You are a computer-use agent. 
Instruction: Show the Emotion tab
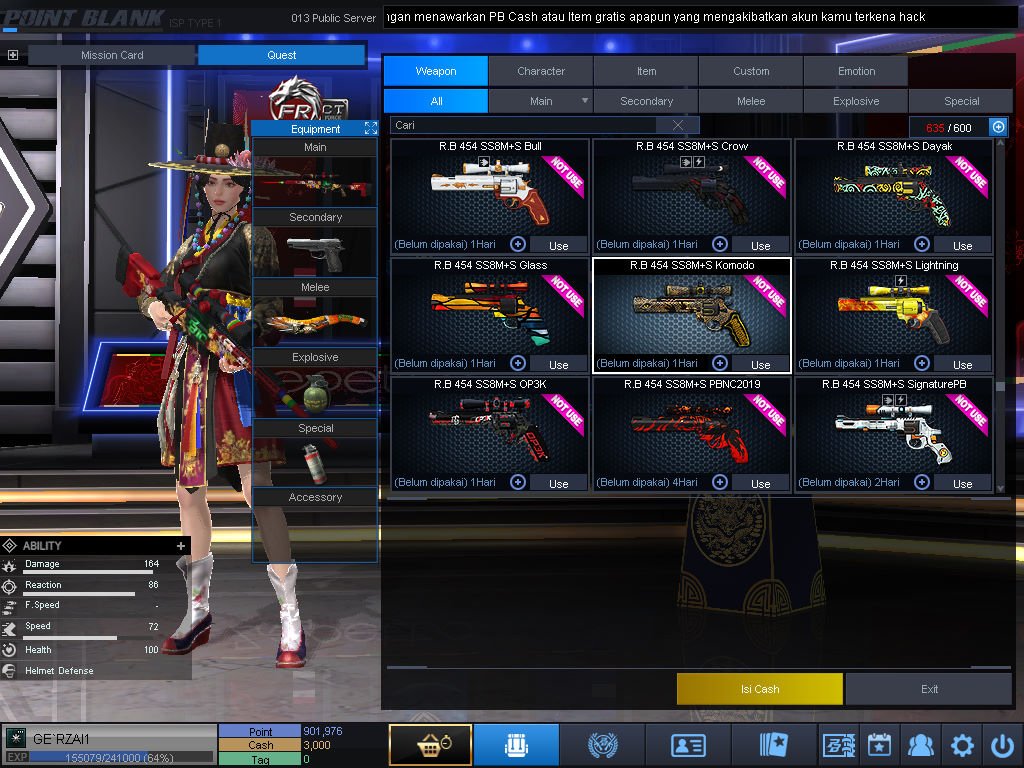(856, 71)
